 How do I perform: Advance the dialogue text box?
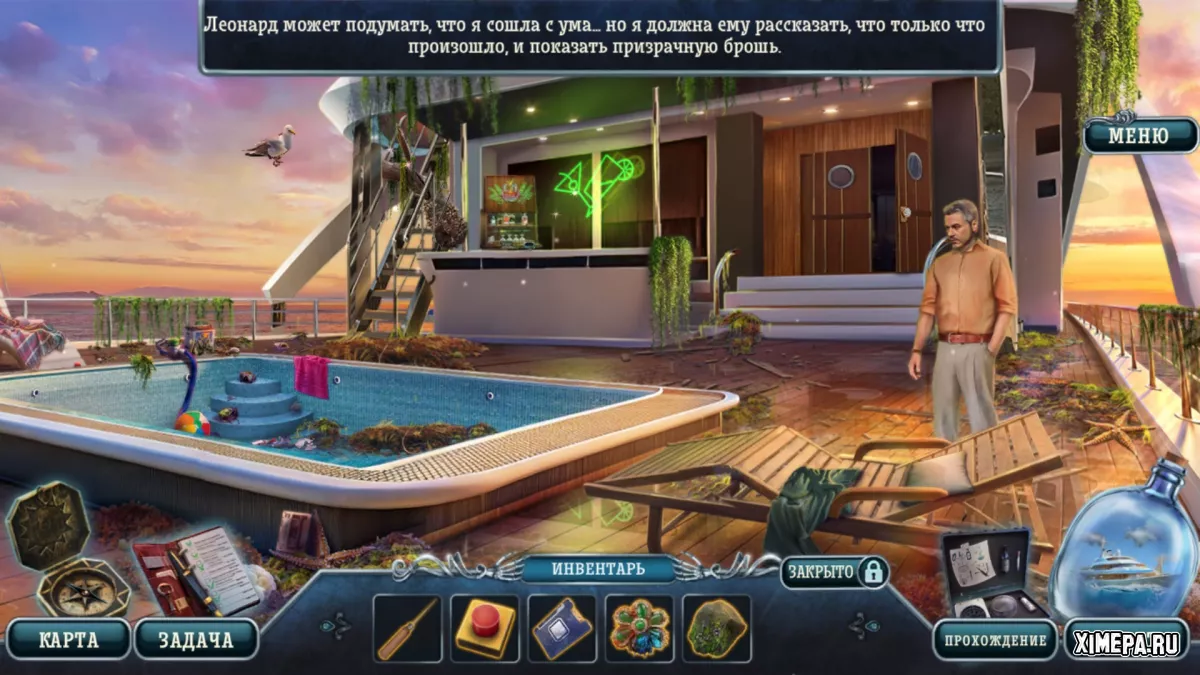(600, 37)
